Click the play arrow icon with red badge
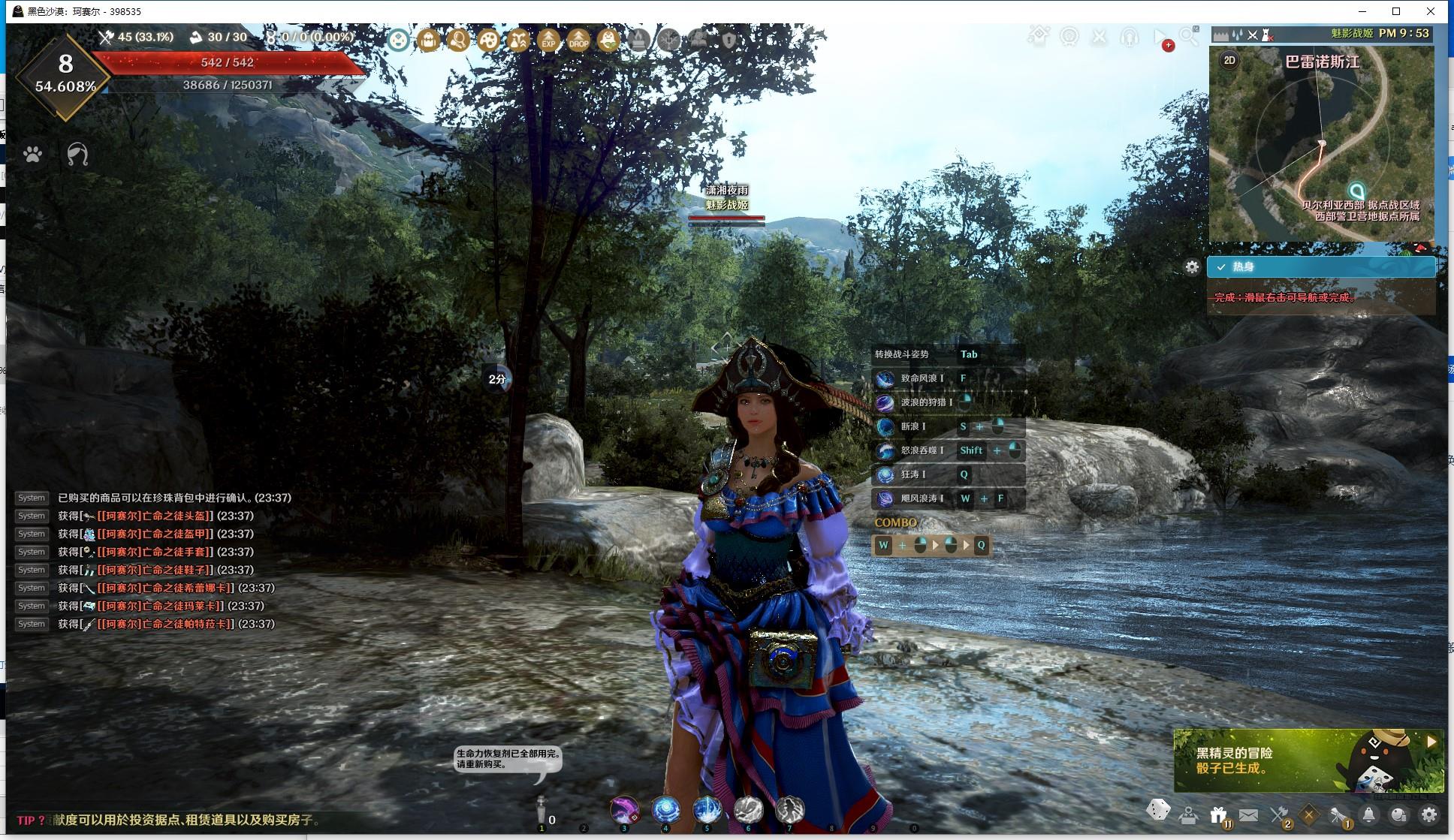1454x840 pixels. (x=1161, y=38)
